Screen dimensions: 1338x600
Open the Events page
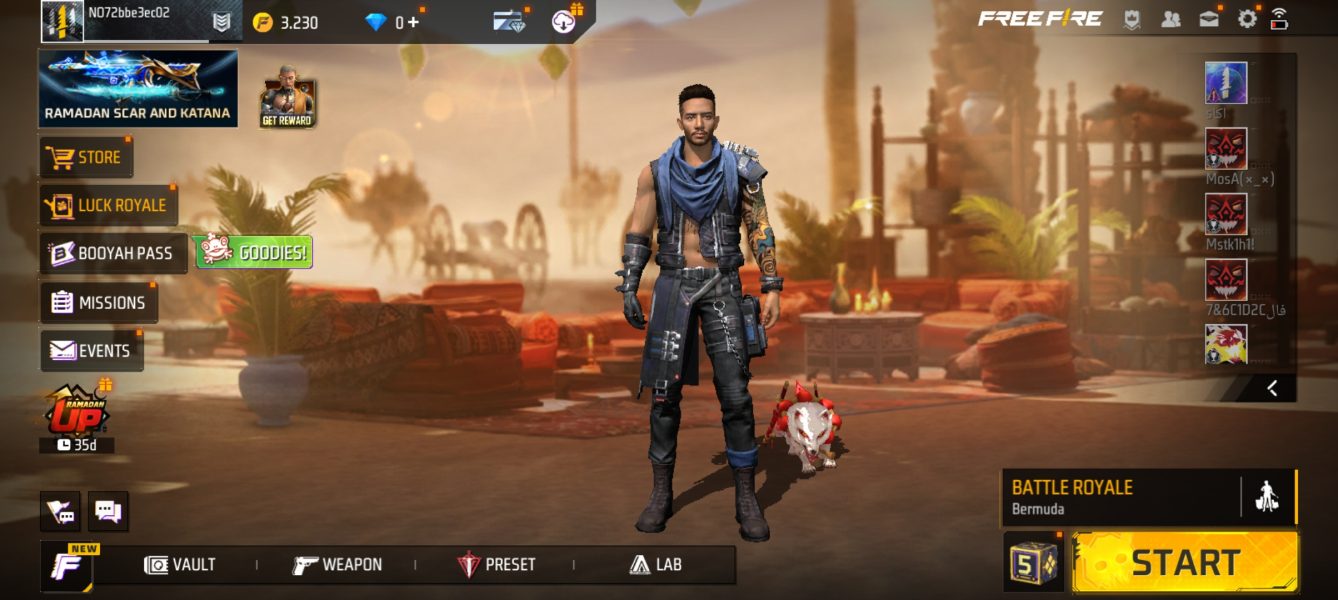tap(91, 351)
